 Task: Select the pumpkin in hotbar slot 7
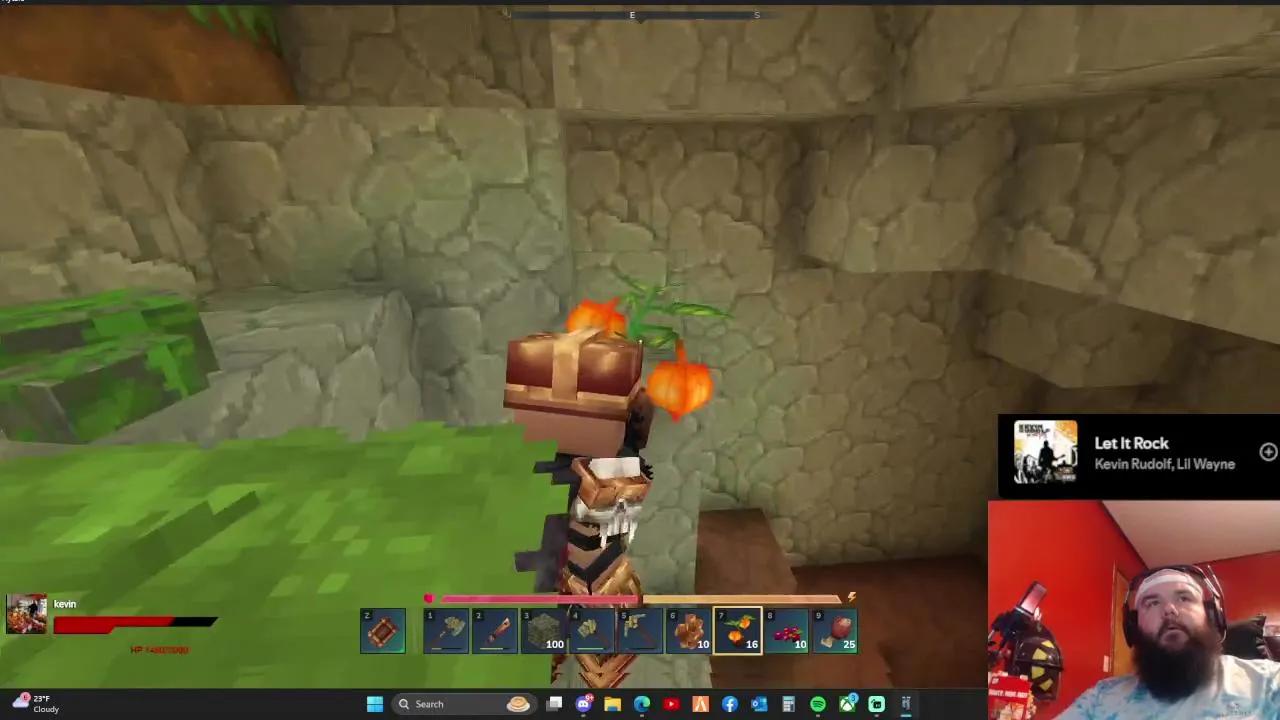[x=738, y=628]
